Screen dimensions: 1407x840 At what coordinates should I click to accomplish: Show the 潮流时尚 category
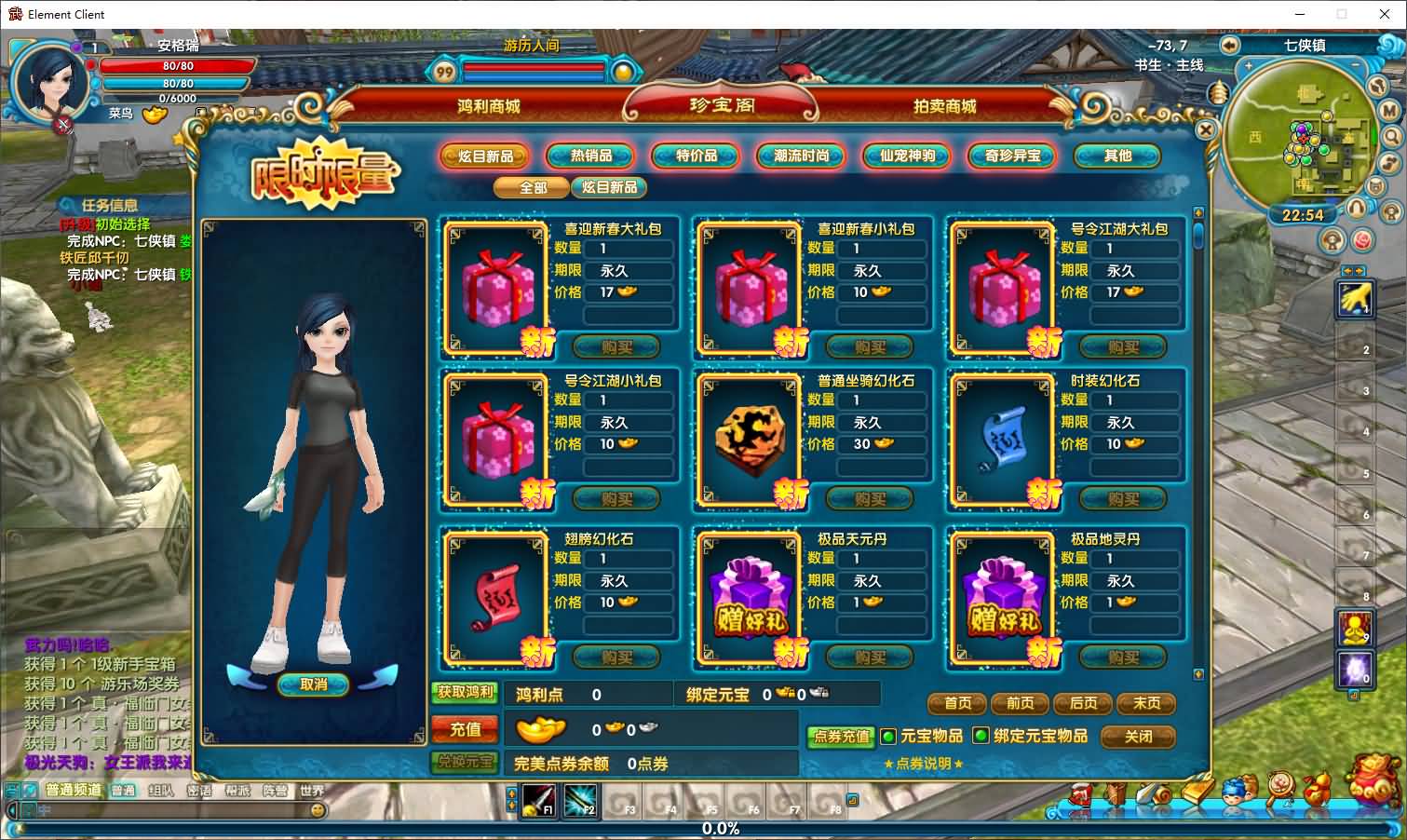[x=802, y=156]
